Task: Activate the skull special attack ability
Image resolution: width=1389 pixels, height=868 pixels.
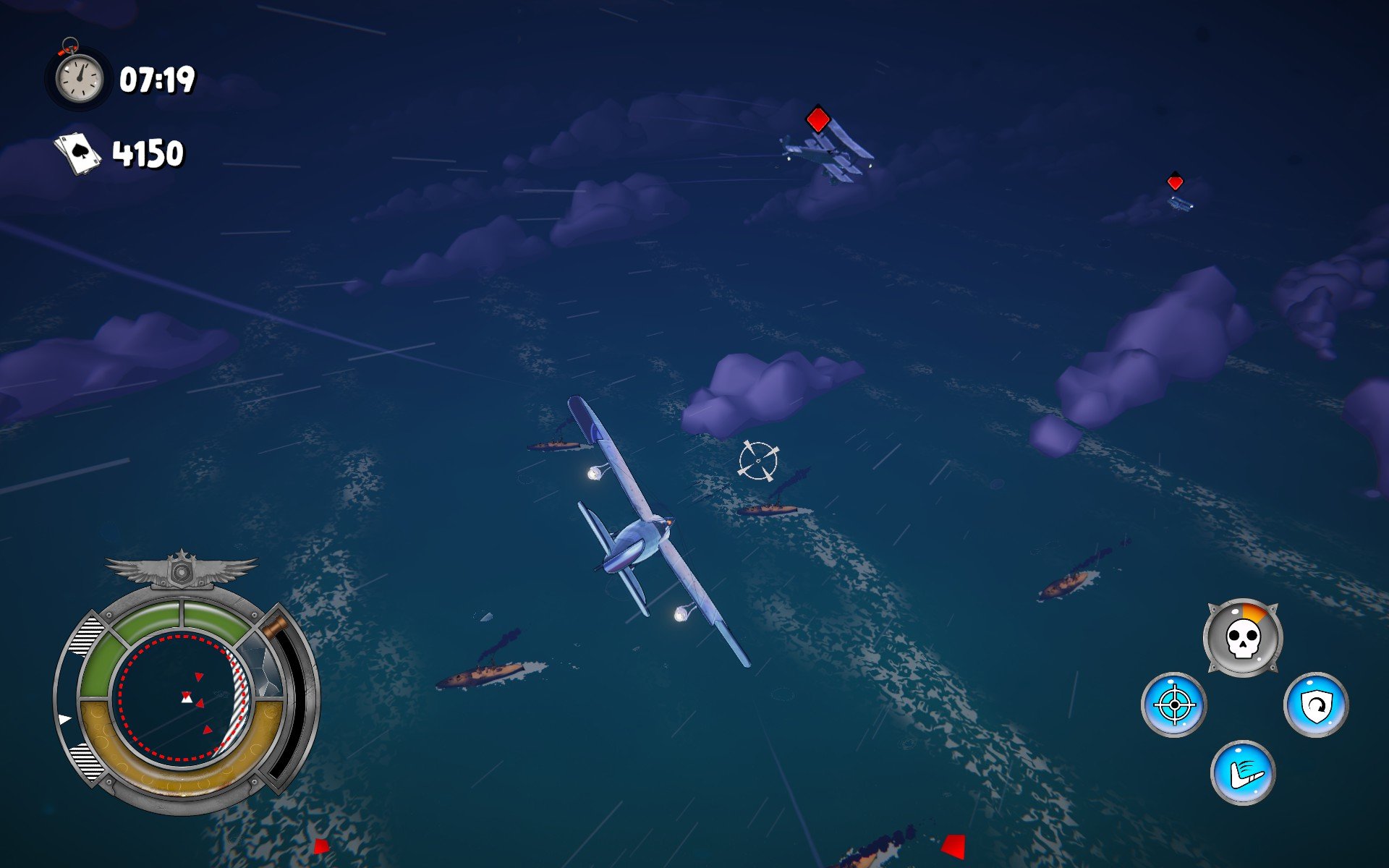Action: coord(1242,638)
